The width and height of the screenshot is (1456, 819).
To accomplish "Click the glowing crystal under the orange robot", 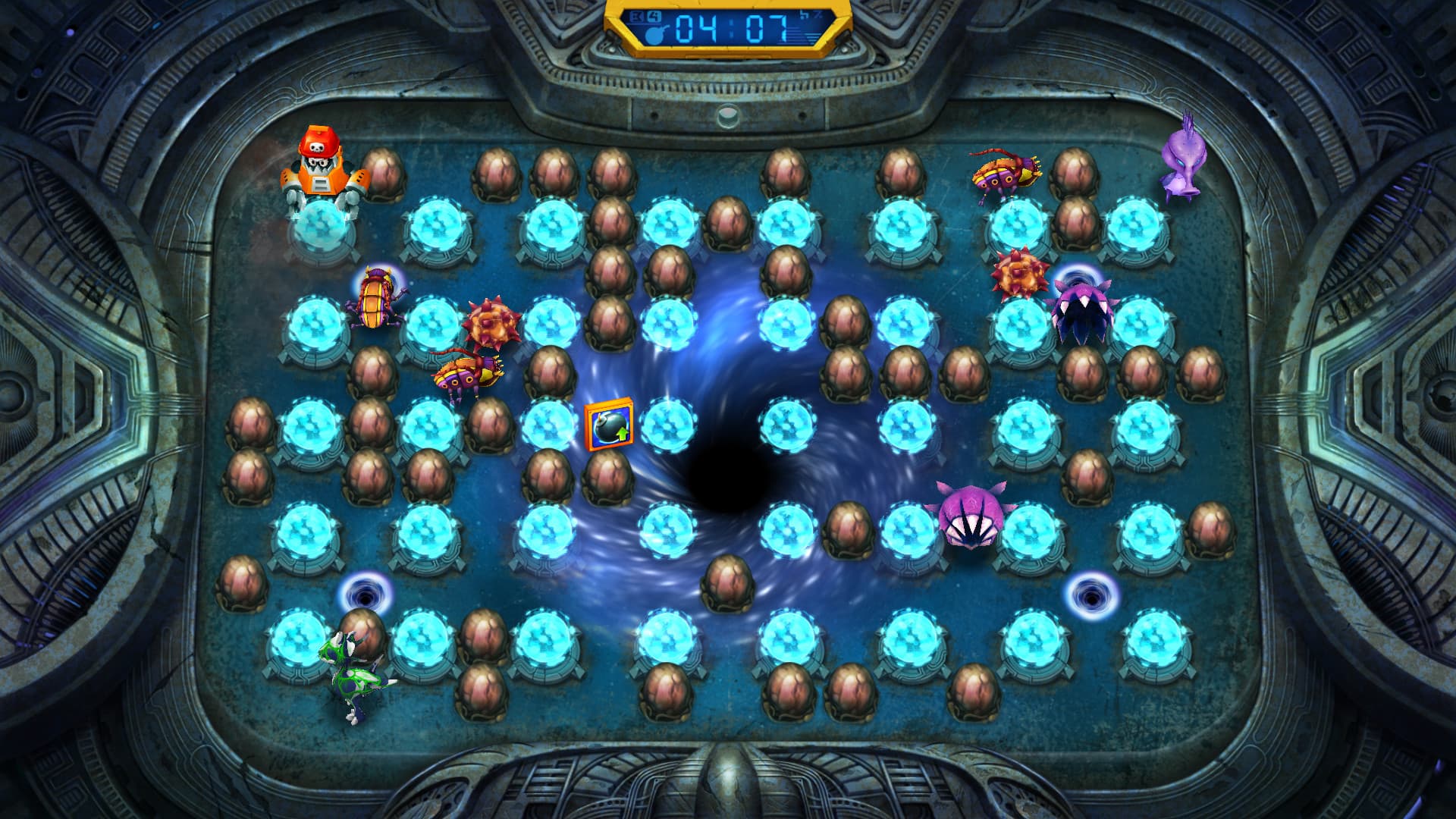I will (322, 227).
